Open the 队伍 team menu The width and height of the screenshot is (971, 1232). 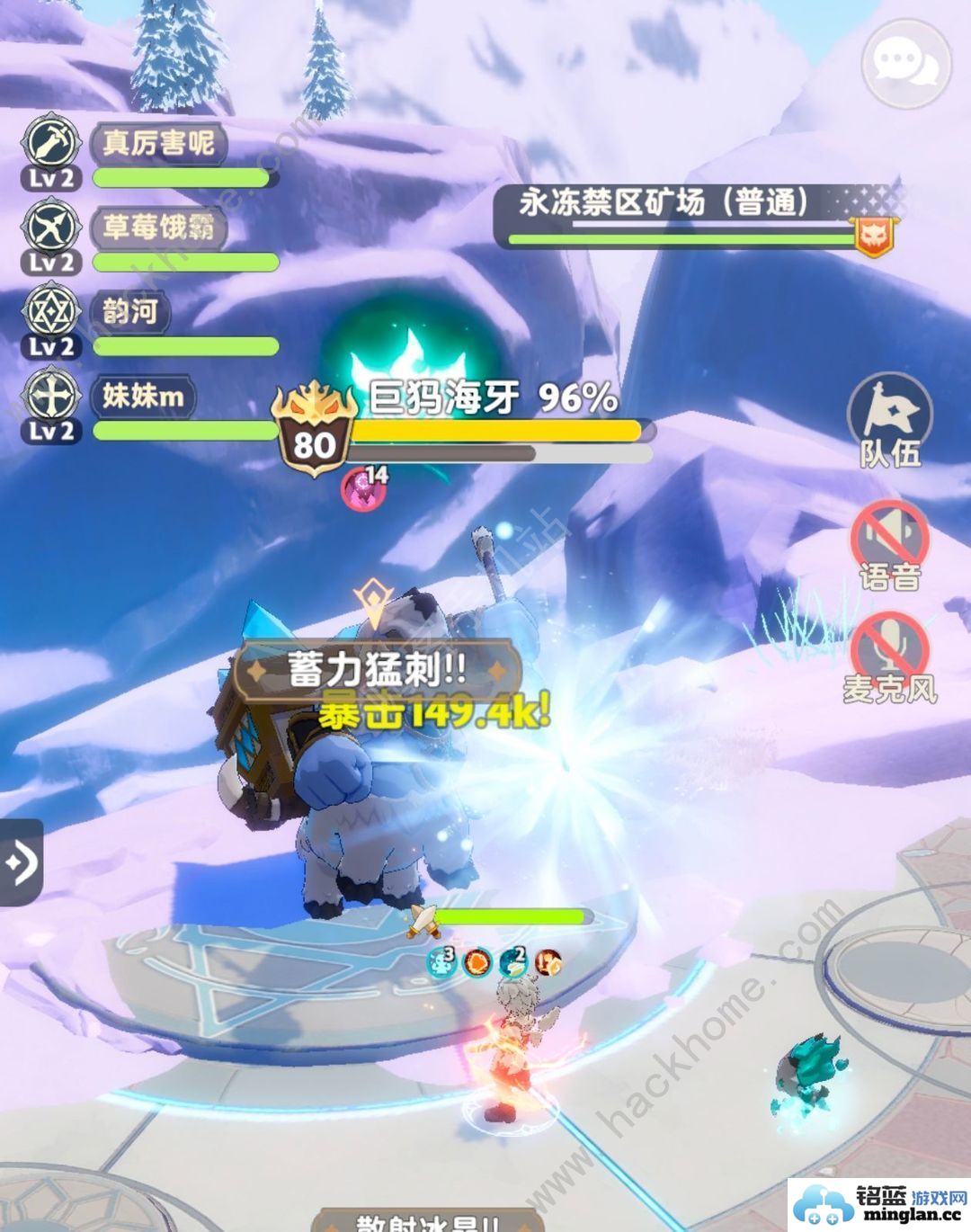pyautogui.click(x=890, y=420)
